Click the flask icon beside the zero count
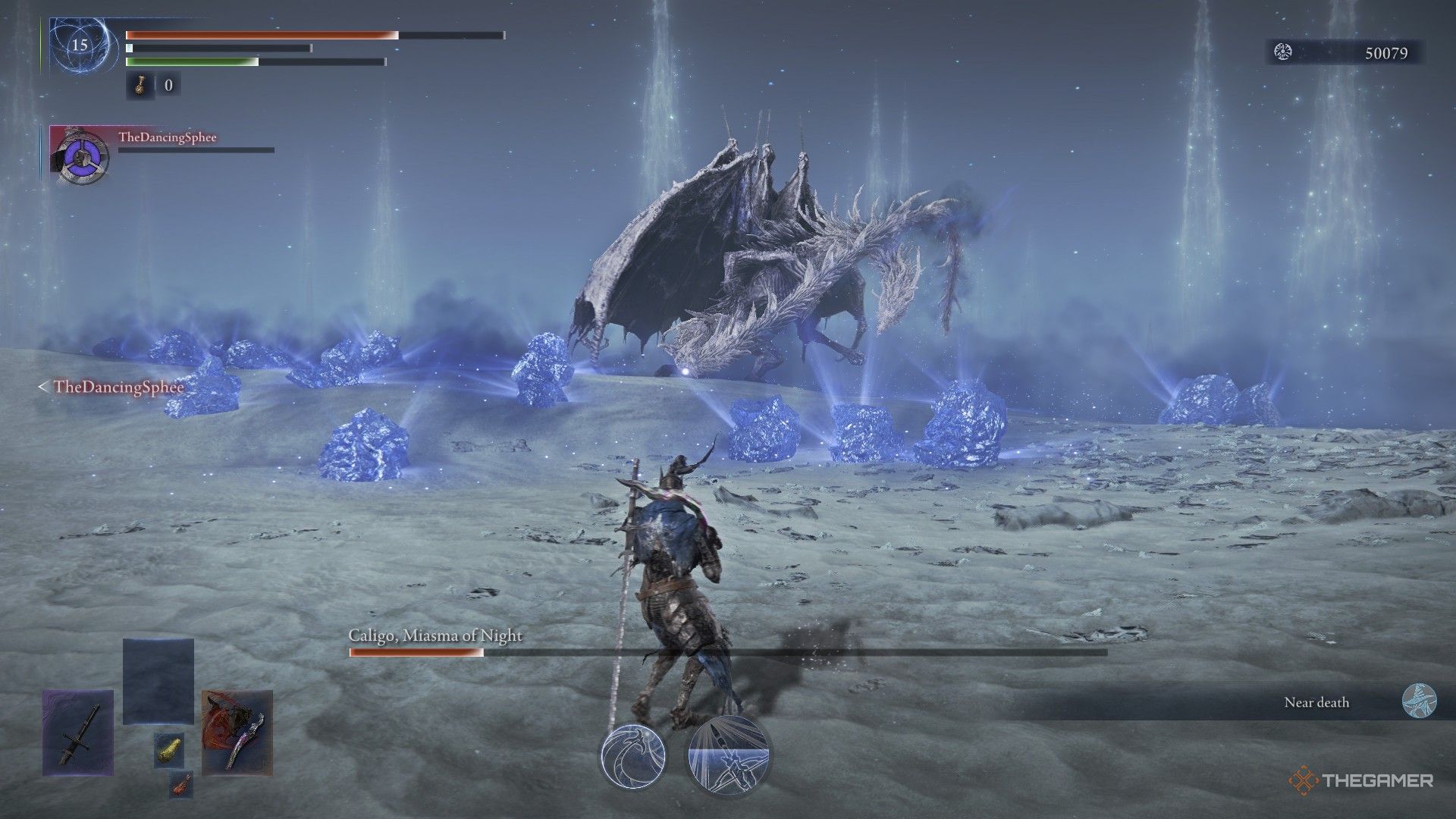The image size is (1456, 819). click(x=141, y=86)
